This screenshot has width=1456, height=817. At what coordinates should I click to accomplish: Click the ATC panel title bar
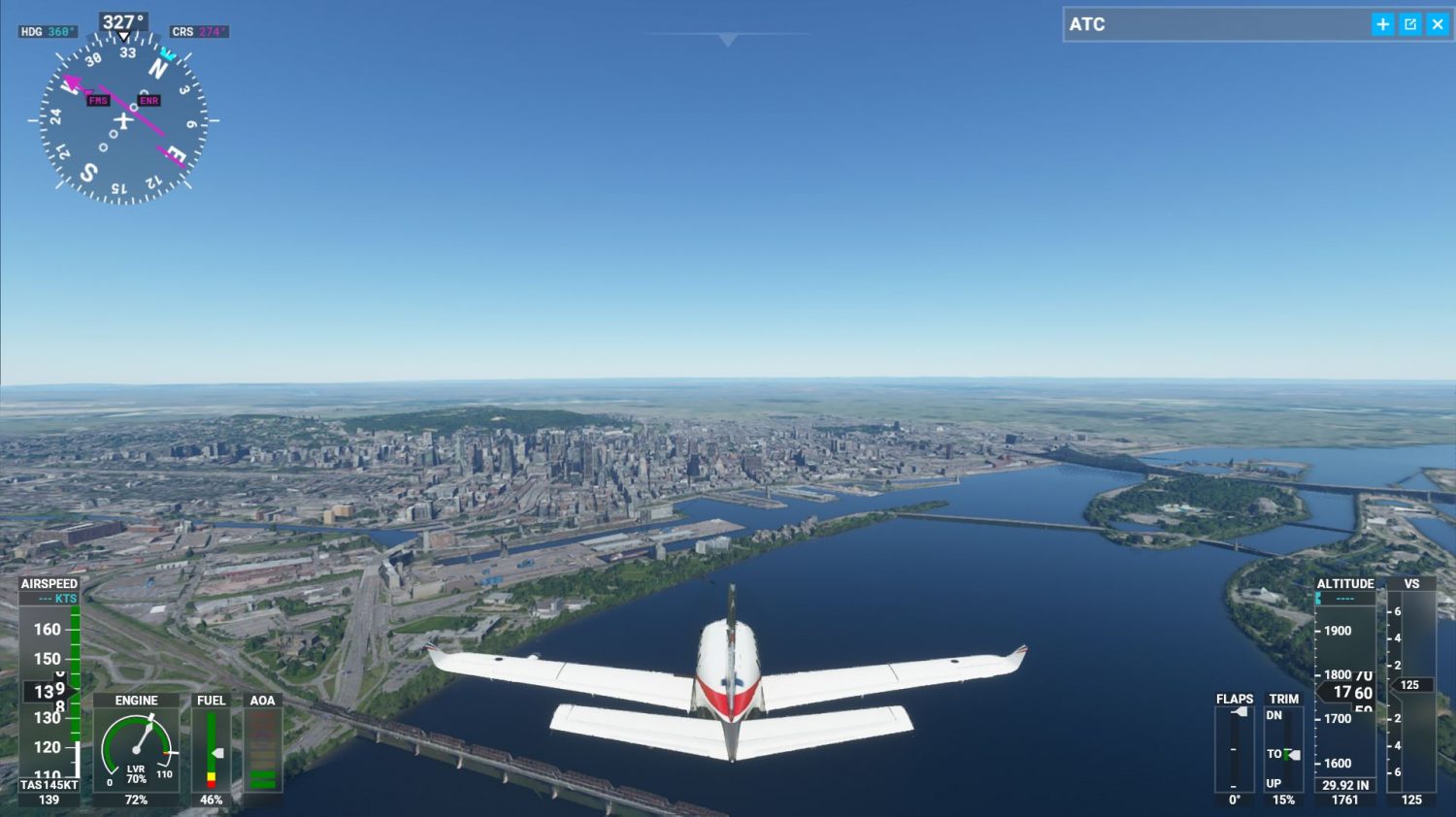click(1213, 24)
